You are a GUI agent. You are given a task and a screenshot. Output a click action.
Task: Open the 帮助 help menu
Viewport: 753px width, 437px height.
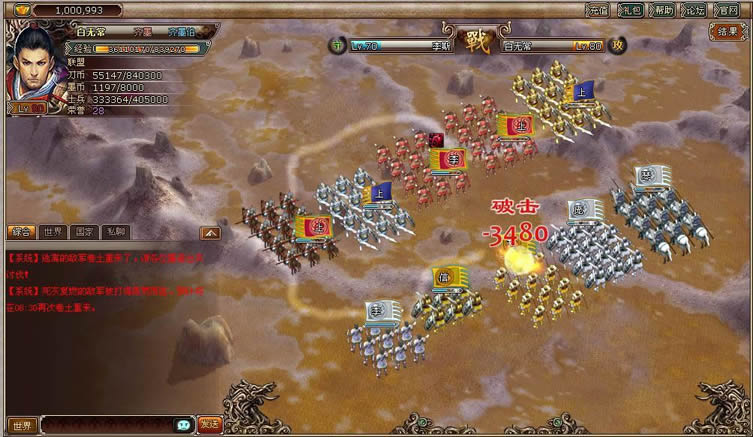(663, 10)
